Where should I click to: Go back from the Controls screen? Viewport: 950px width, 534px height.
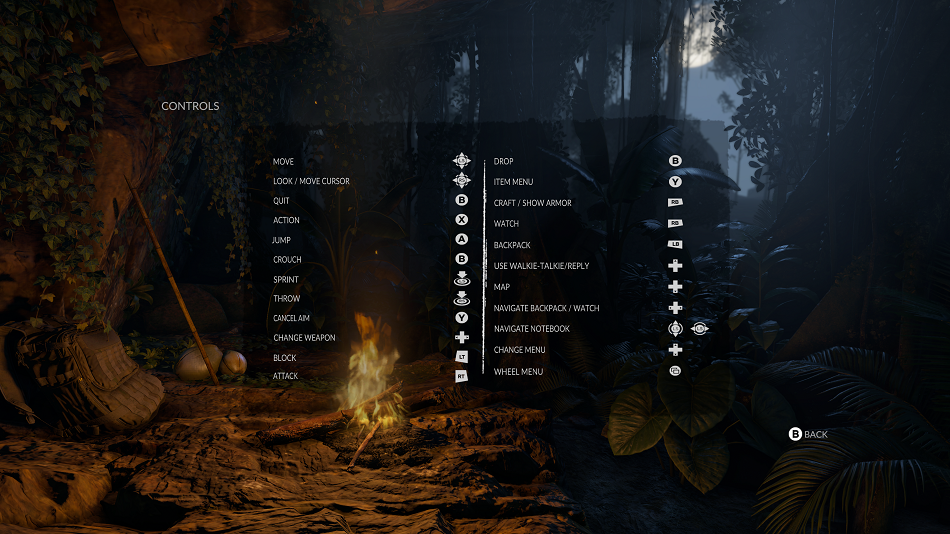[x=809, y=434]
